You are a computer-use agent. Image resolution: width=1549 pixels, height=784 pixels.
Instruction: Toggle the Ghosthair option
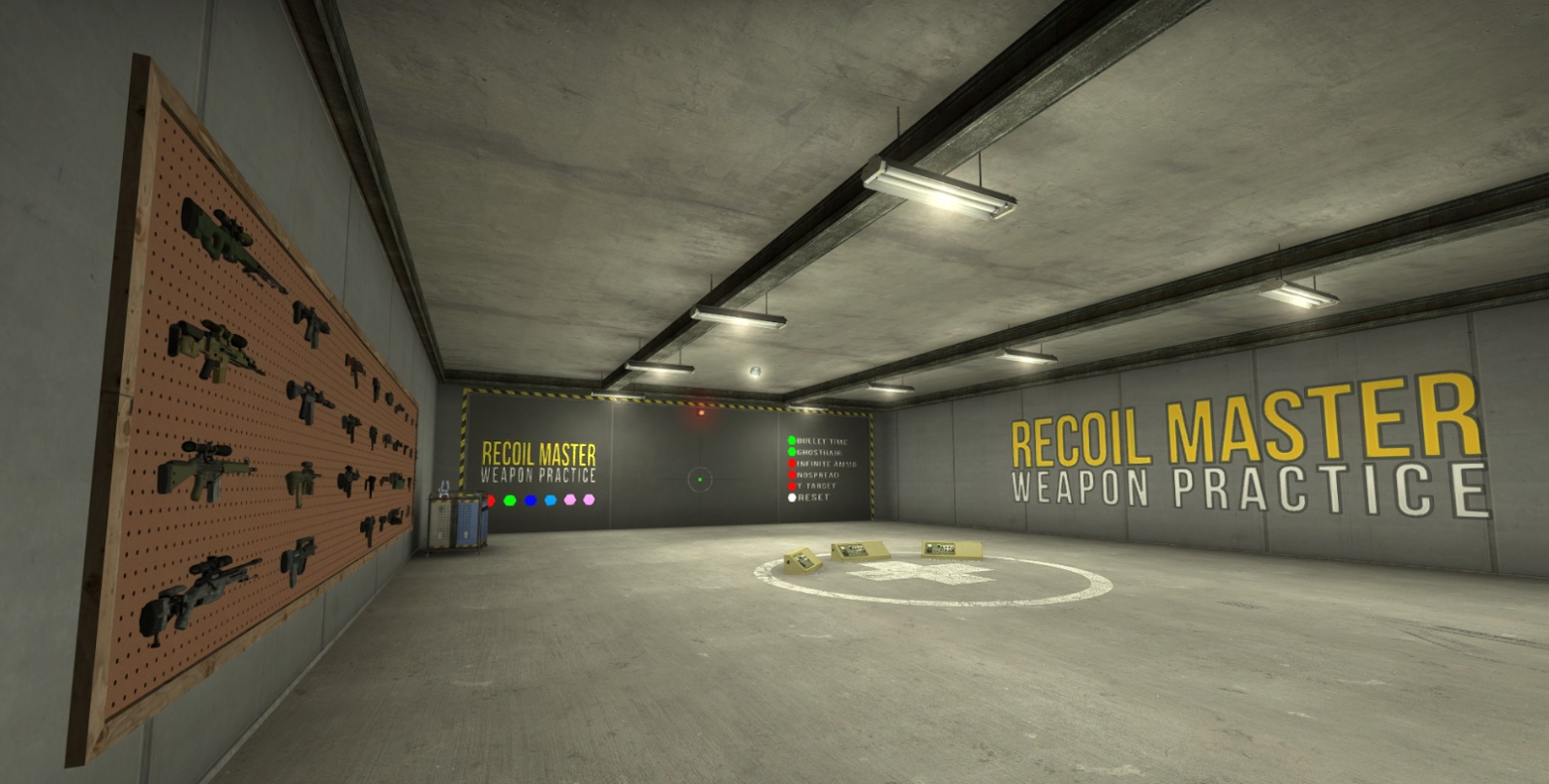pyautogui.click(x=792, y=452)
